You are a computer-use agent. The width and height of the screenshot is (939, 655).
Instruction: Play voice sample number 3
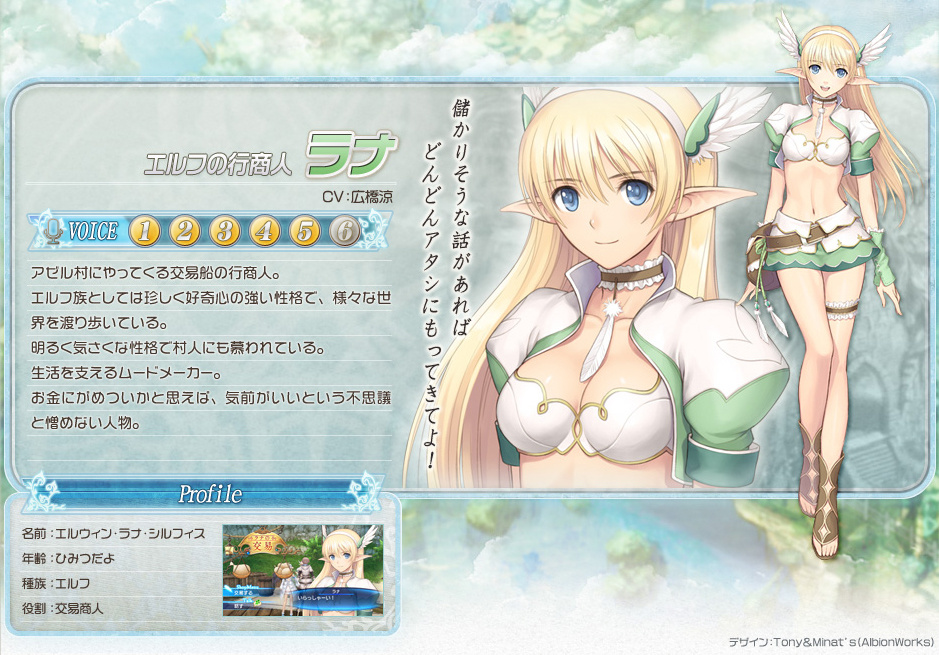pyautogui.click(x=225, y=232)
